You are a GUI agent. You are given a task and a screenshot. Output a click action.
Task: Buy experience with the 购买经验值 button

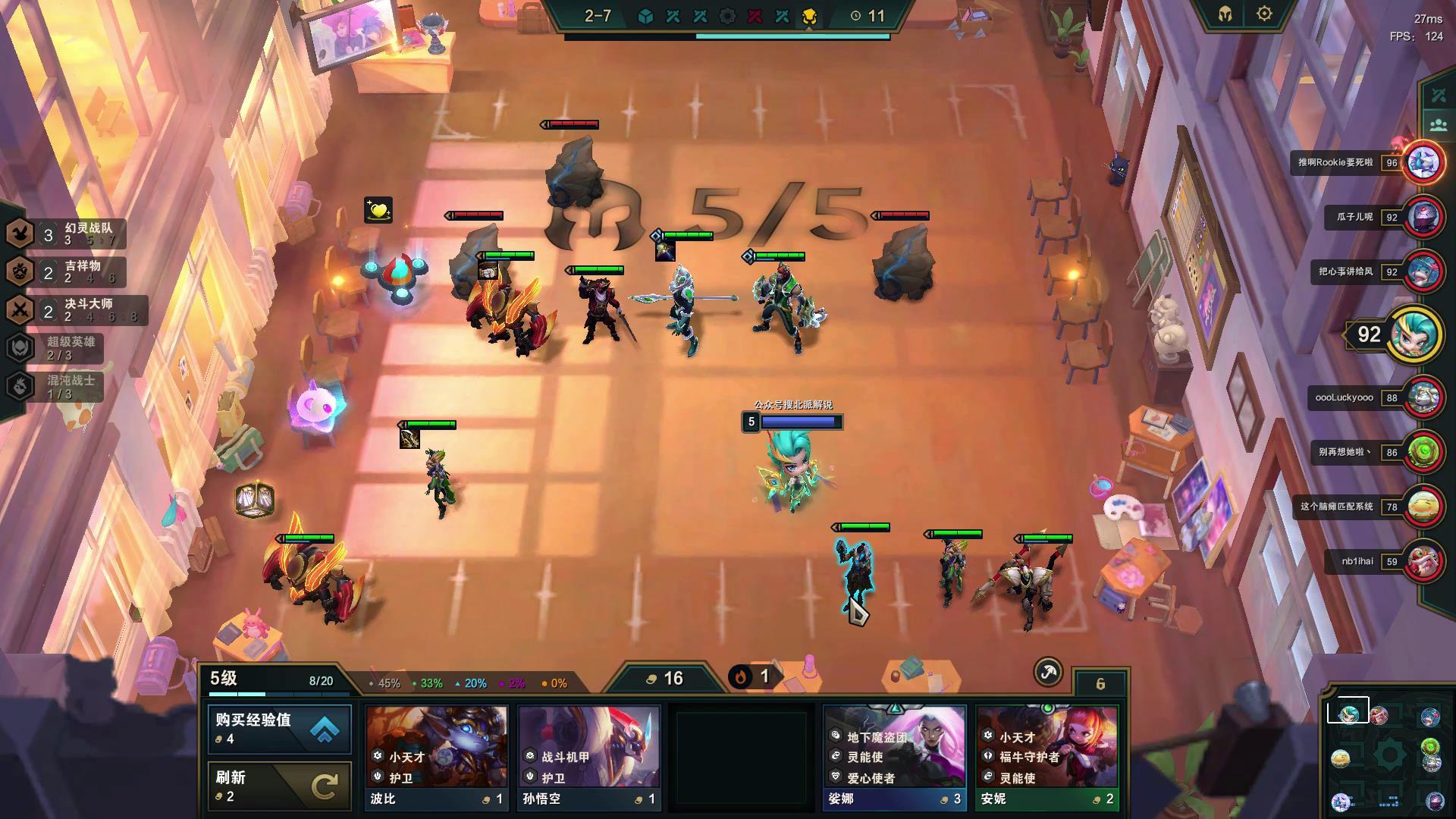pos(279,729)
